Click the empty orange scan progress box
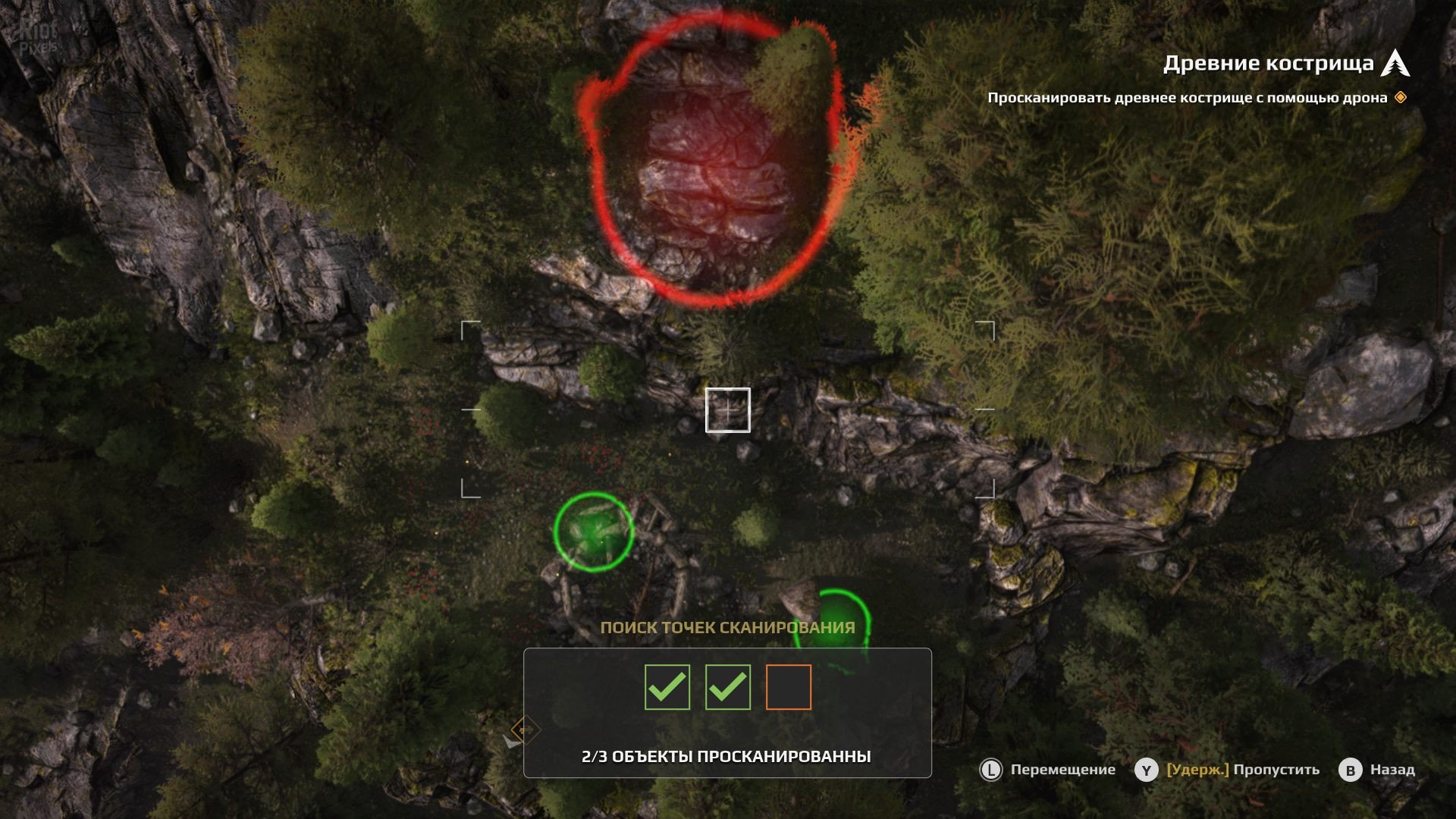Screen dimensions: 1456x819 (x=788, y=687)
